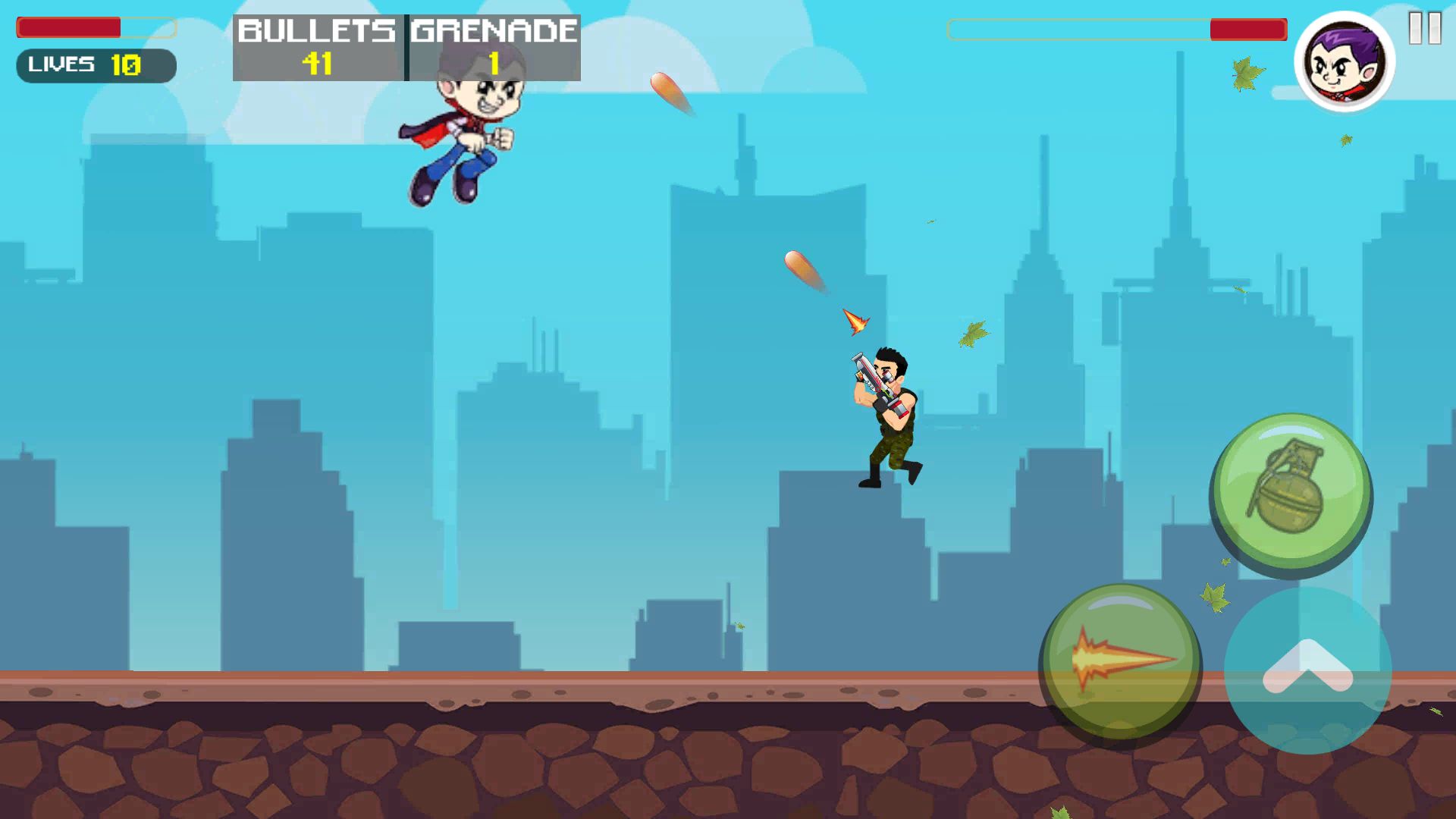1456x819 pixels.
Task: Click the grenade count showing 1
Action: coord(494,64)
